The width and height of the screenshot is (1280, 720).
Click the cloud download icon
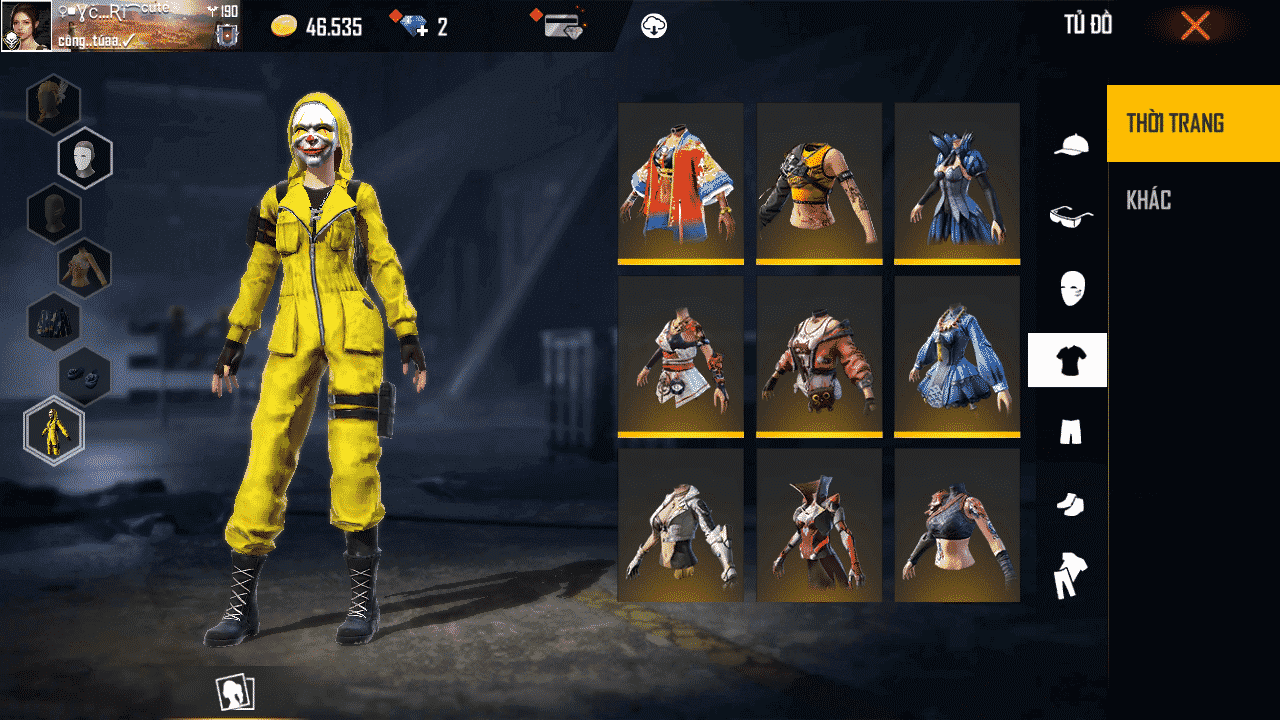pyautogui.click(x=654, y=26)
